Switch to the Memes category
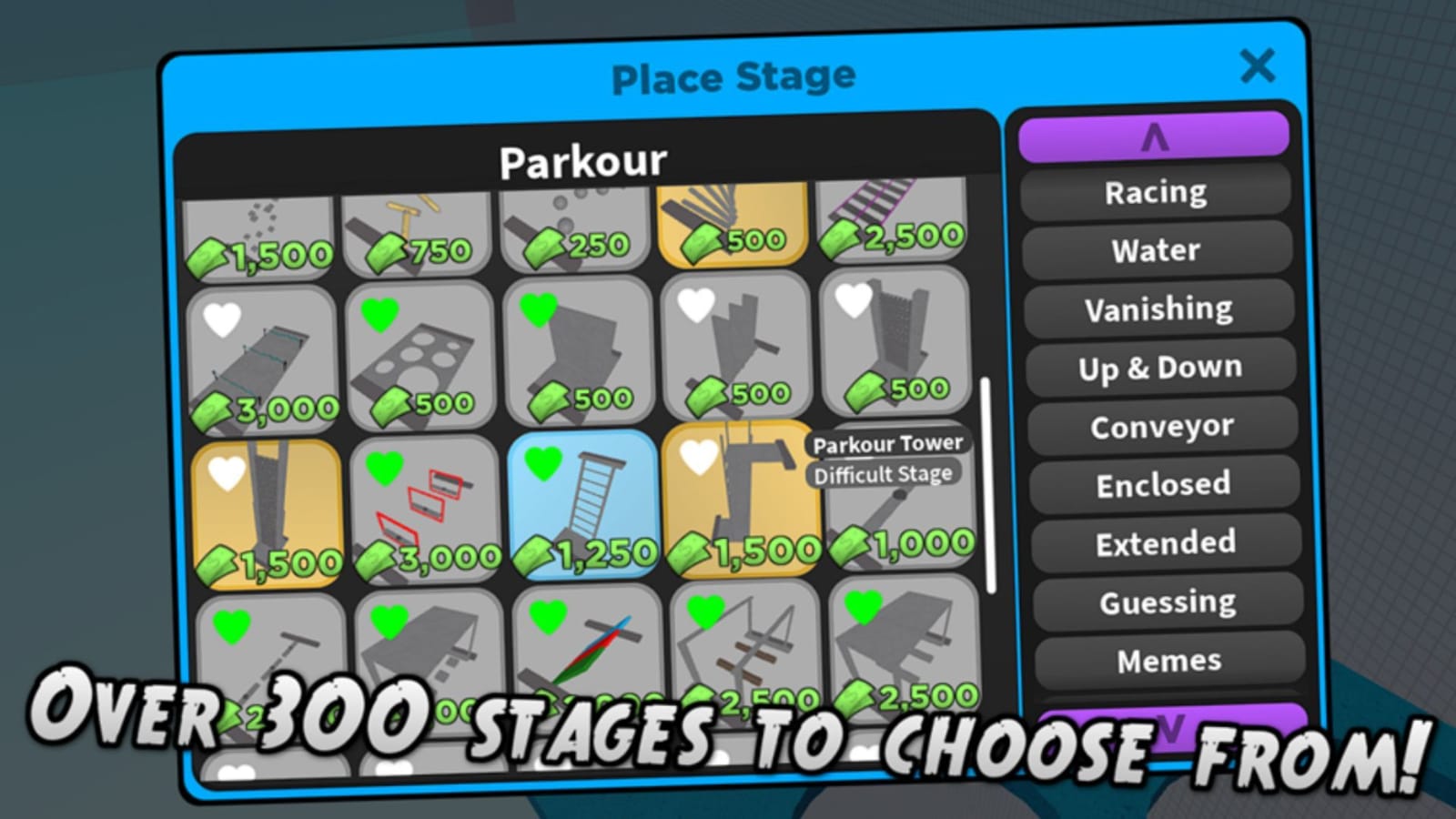 coord(1168,660)
